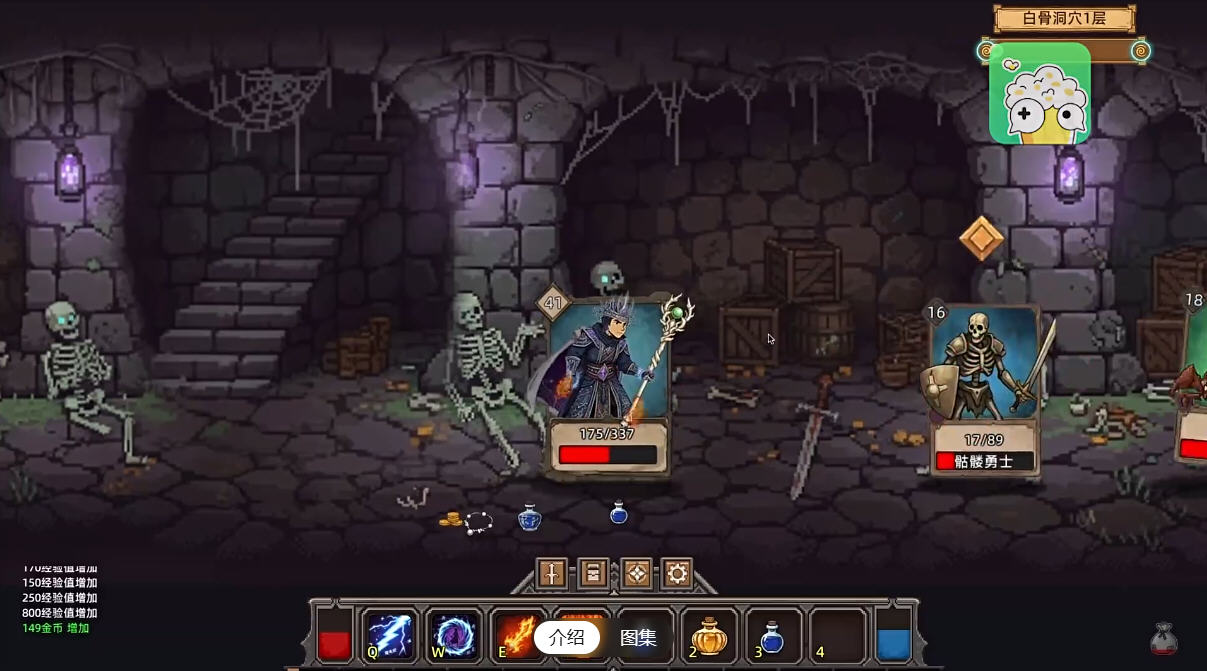Cast the purple vortex spell
This screenshot has width=1207, height=671.
click(454, 635)
